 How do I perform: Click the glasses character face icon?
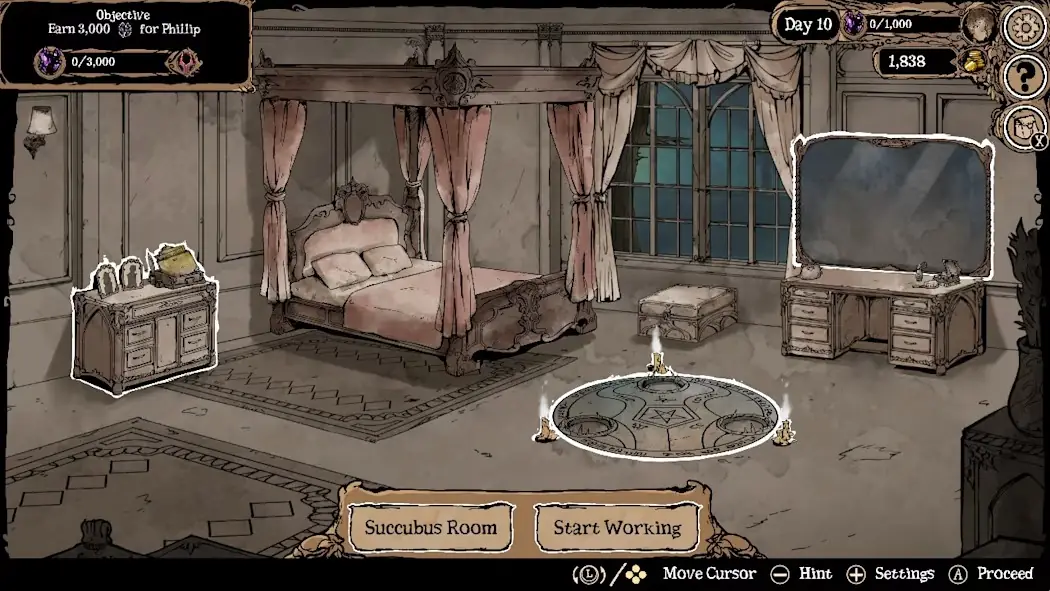point(1022,126)
